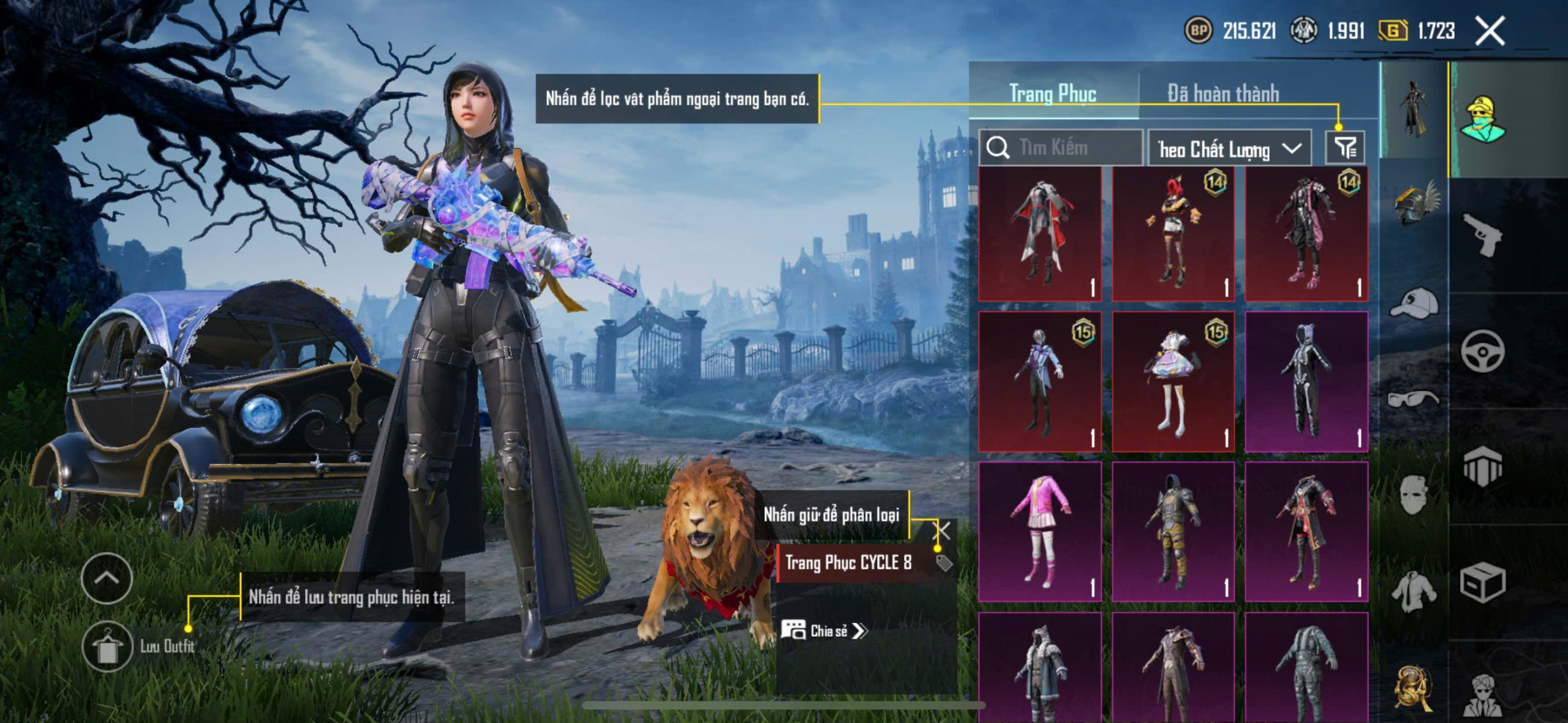This screenshot has height=723, width=1568.
Task: Open the Theo Chất Lượng sort dropdown
Action: click(1229, 149)
